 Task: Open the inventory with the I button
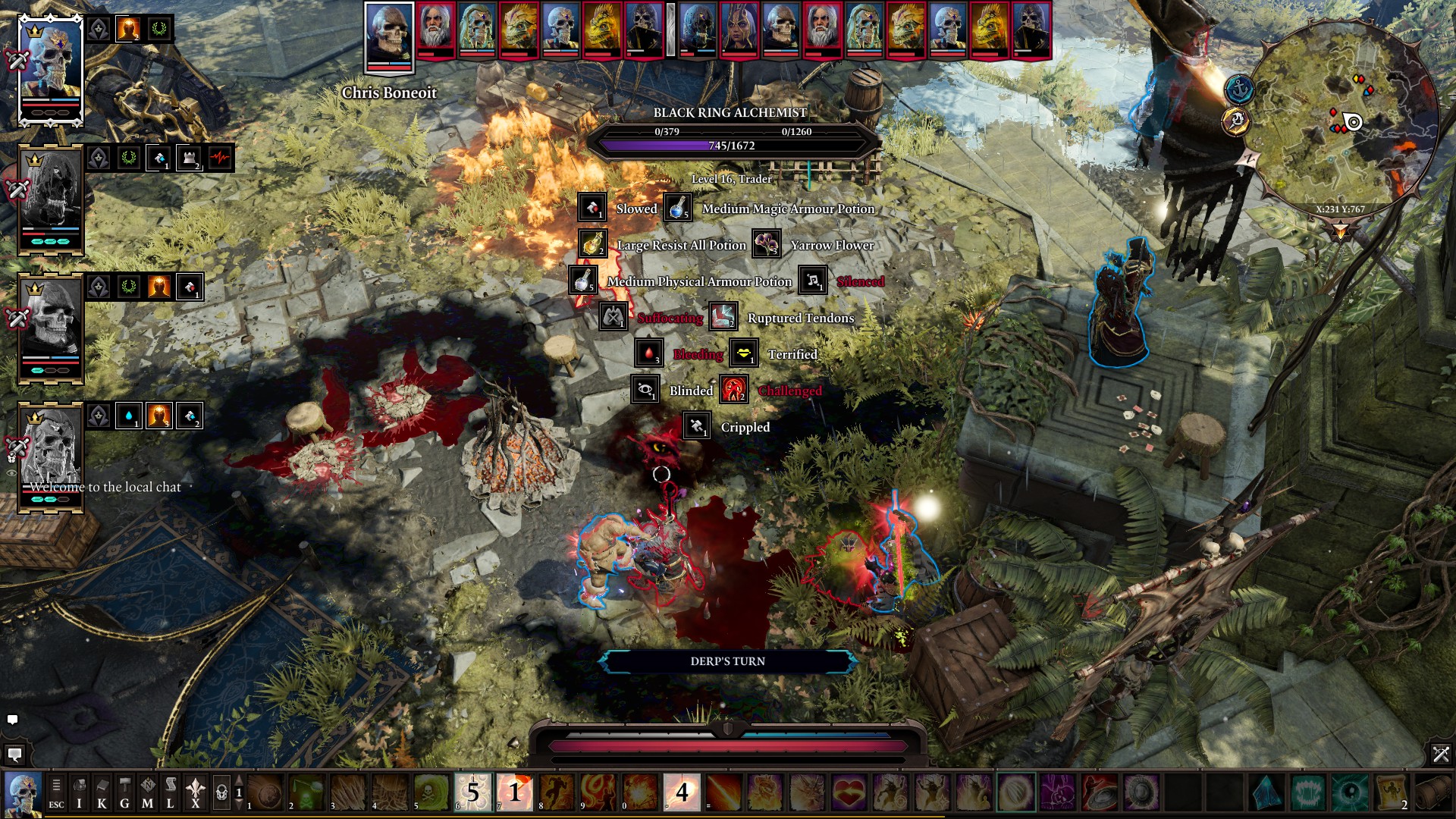(79, 793)
